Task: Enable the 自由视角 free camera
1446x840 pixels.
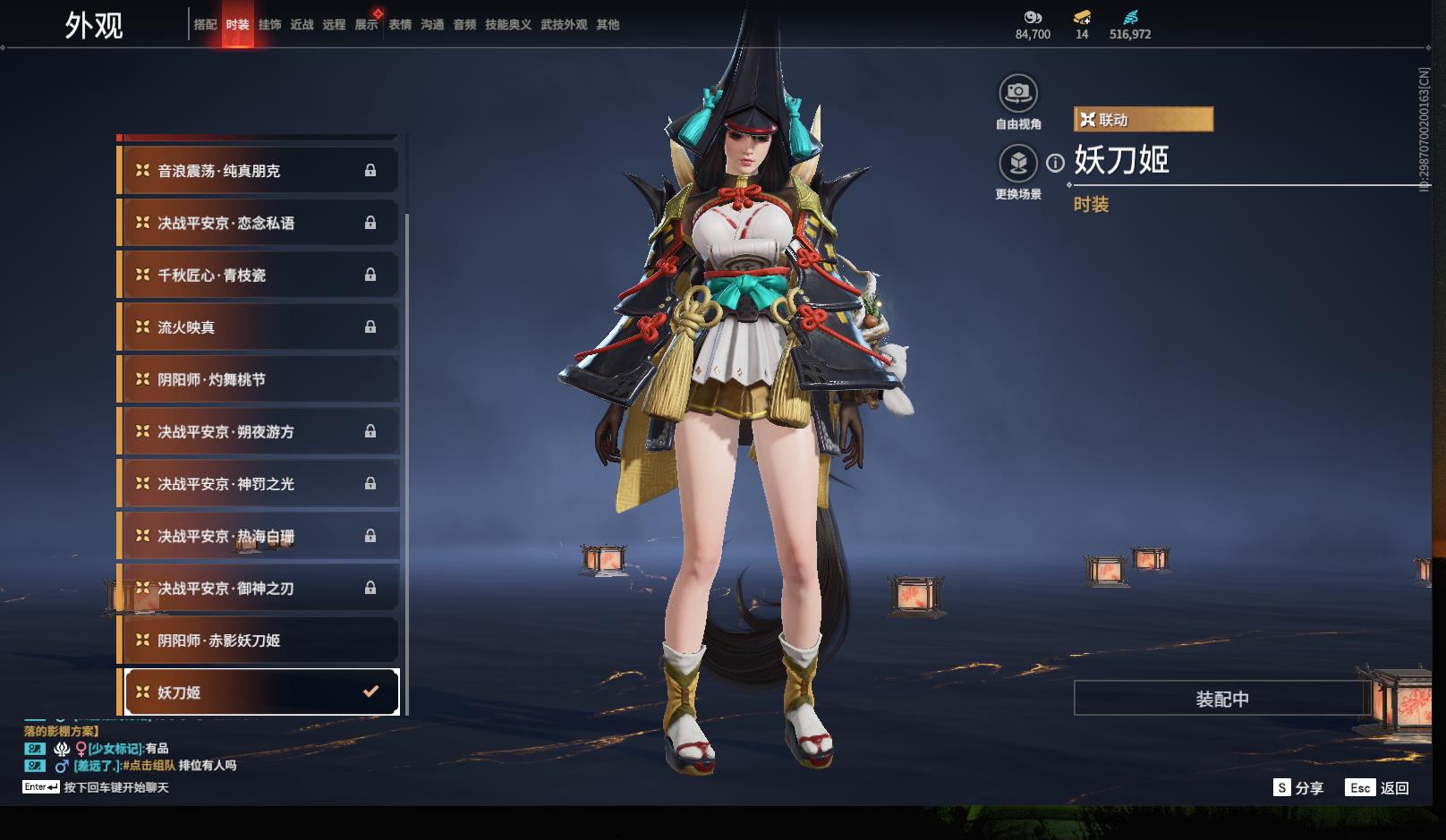Action: pyautogui.click(x=1018, y=93)
